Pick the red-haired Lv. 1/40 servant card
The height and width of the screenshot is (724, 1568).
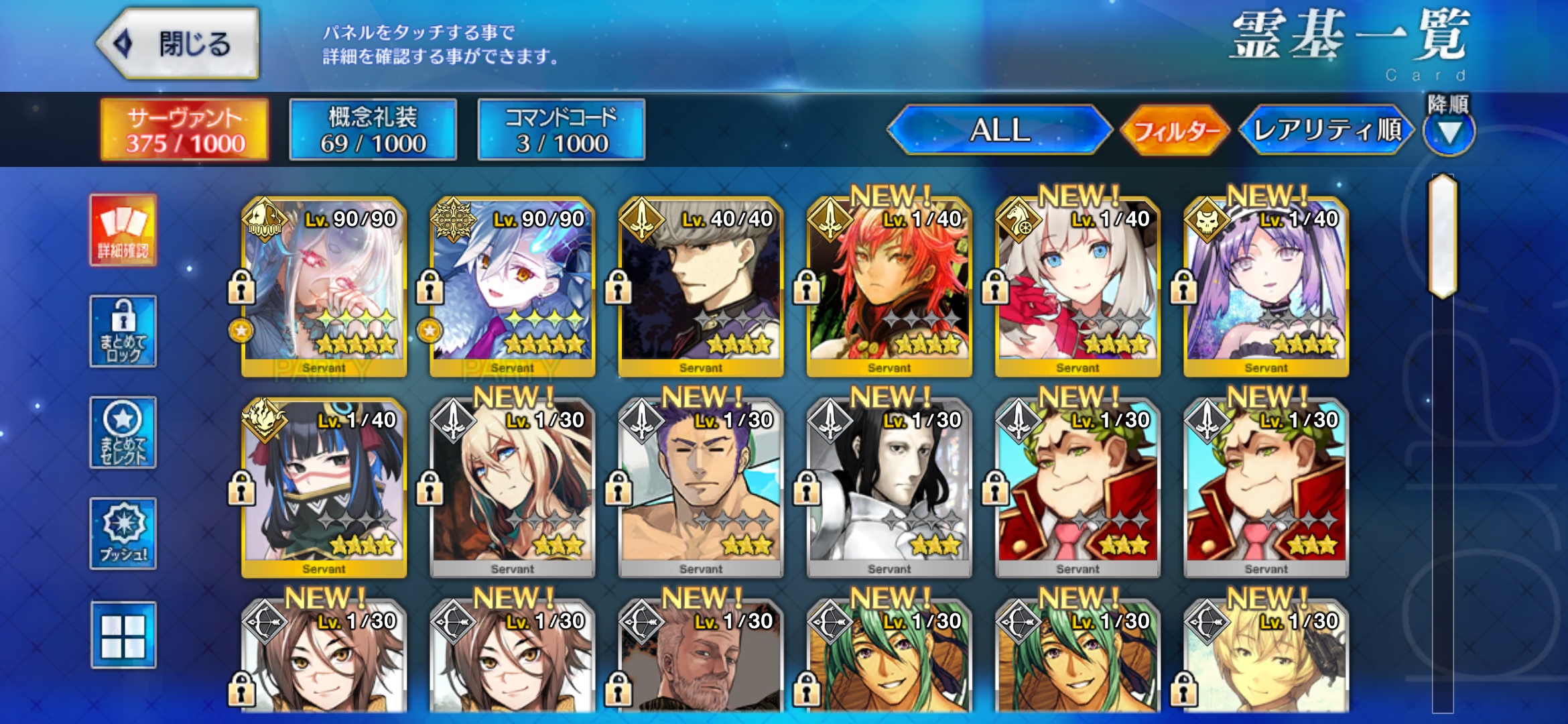889,287
